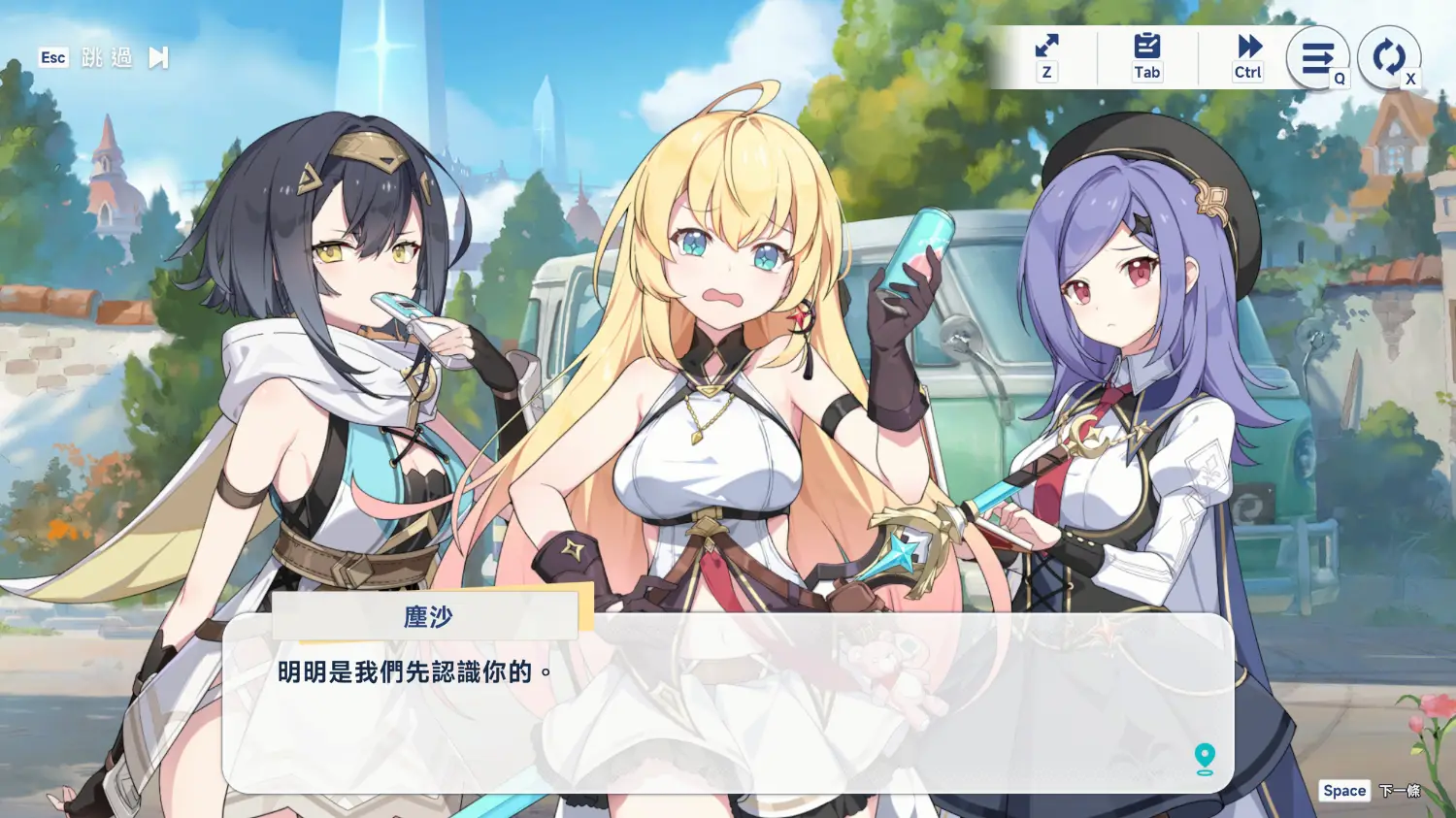Toggle auto-play with the circular arrows button

coord(1388,57)
